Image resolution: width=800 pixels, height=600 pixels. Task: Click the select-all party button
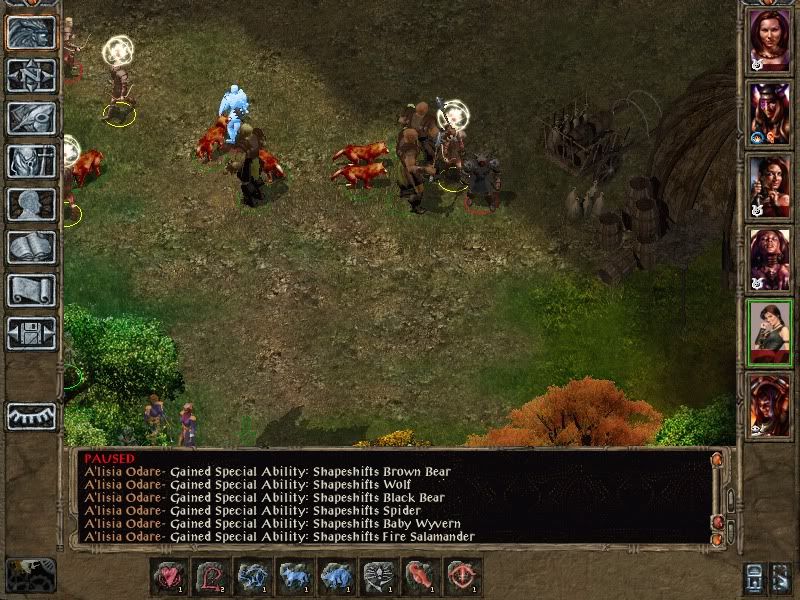click(754, 577)
